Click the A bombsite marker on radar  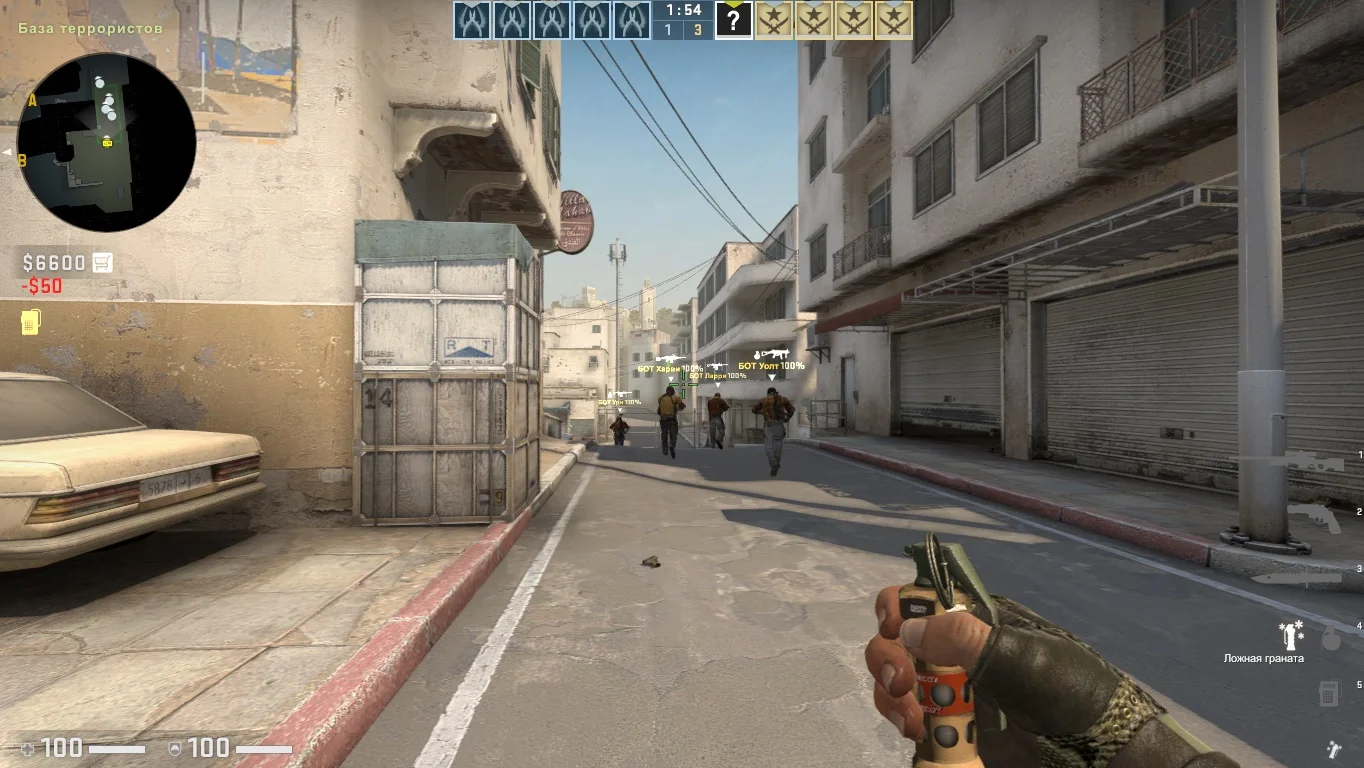(x=33, y=100)
